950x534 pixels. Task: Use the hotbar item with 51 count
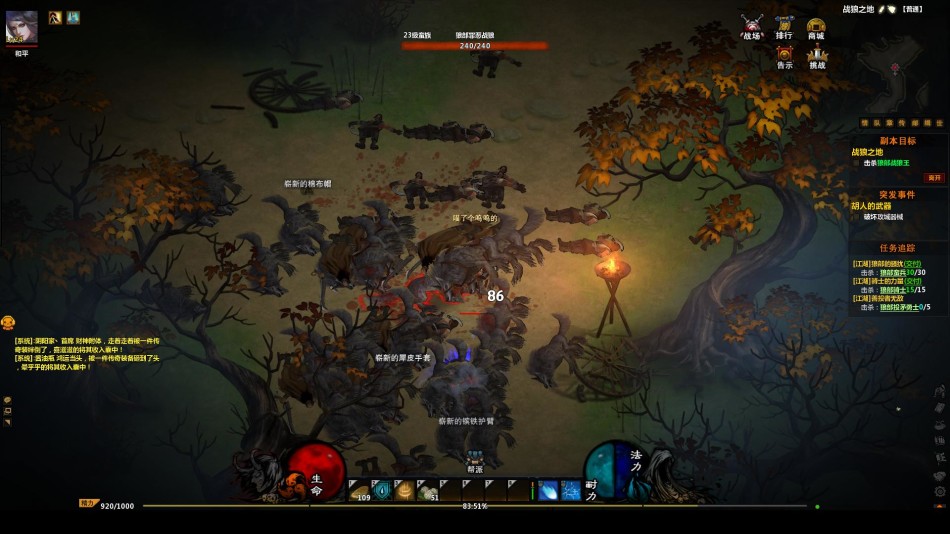(429, 490)
